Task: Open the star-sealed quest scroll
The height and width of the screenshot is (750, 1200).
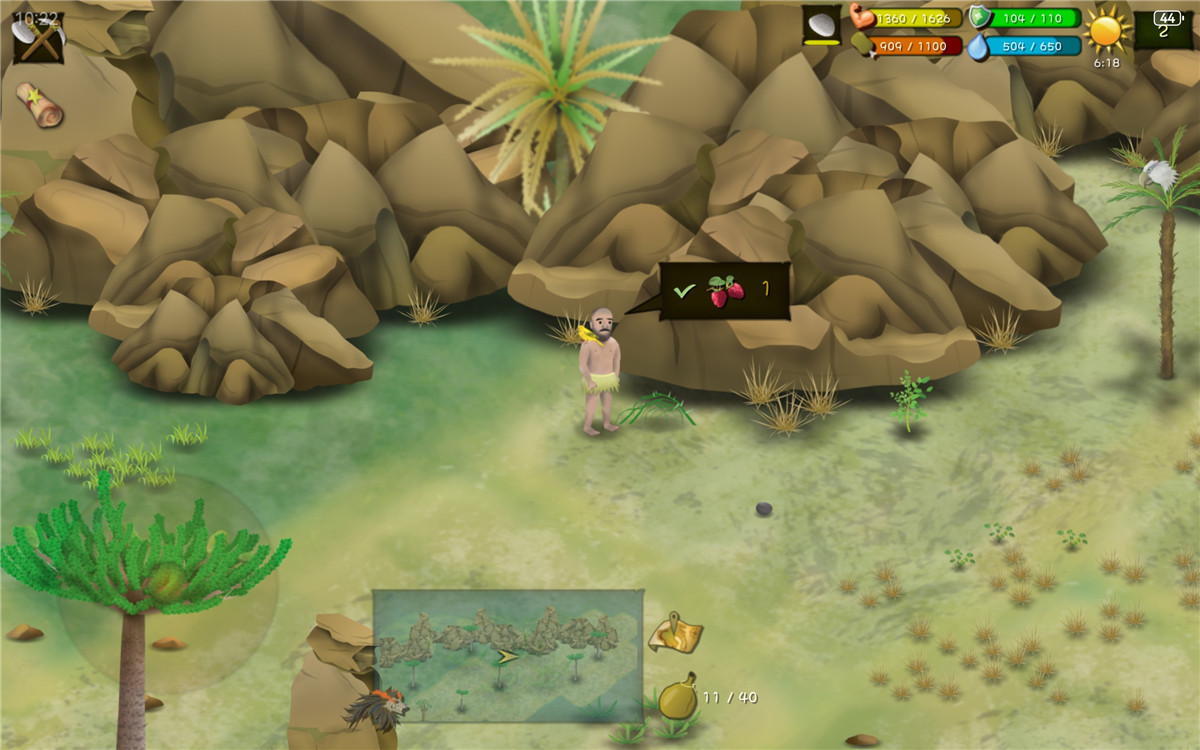Action: [39, 104]
